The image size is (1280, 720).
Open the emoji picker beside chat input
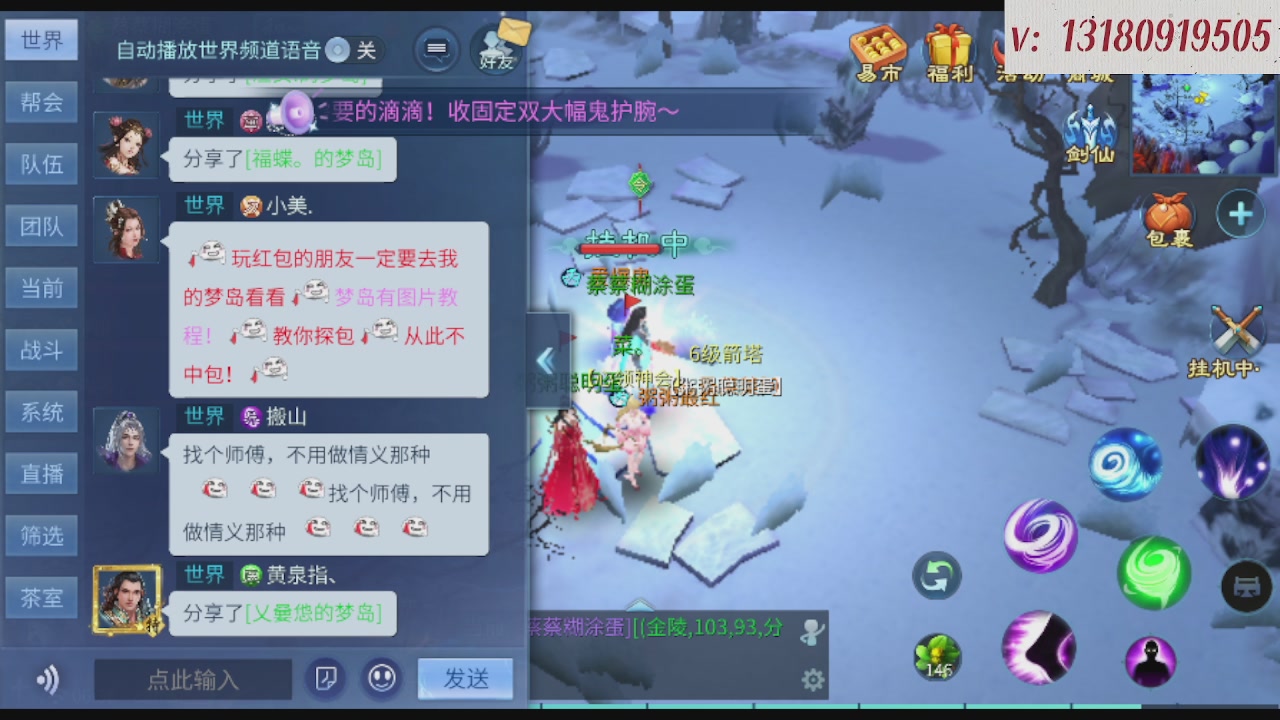pyautogui.click(x=381, y=678)
